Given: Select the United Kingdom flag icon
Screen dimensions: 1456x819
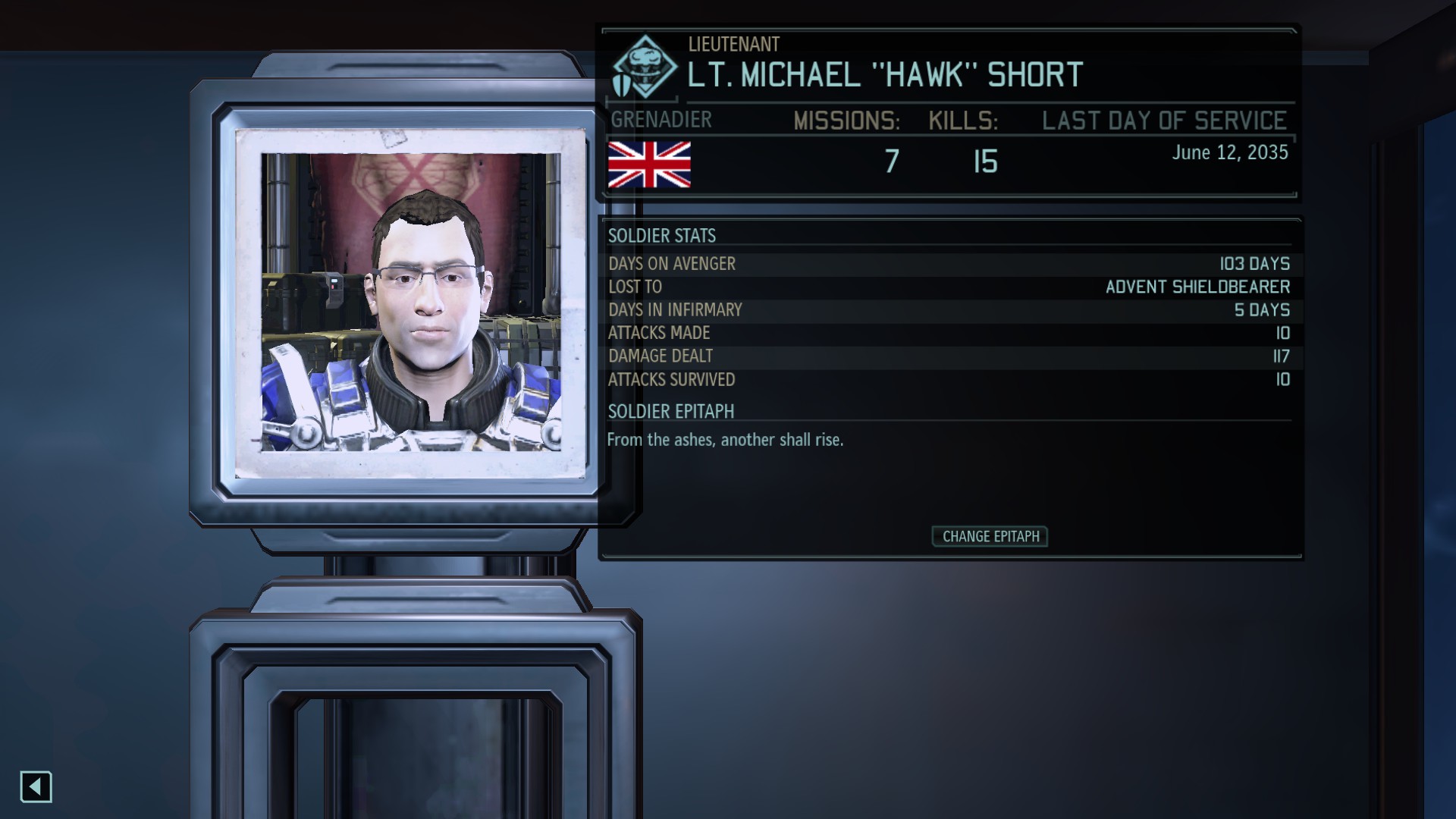Looking at the screenshot, I should coord(649,163).
